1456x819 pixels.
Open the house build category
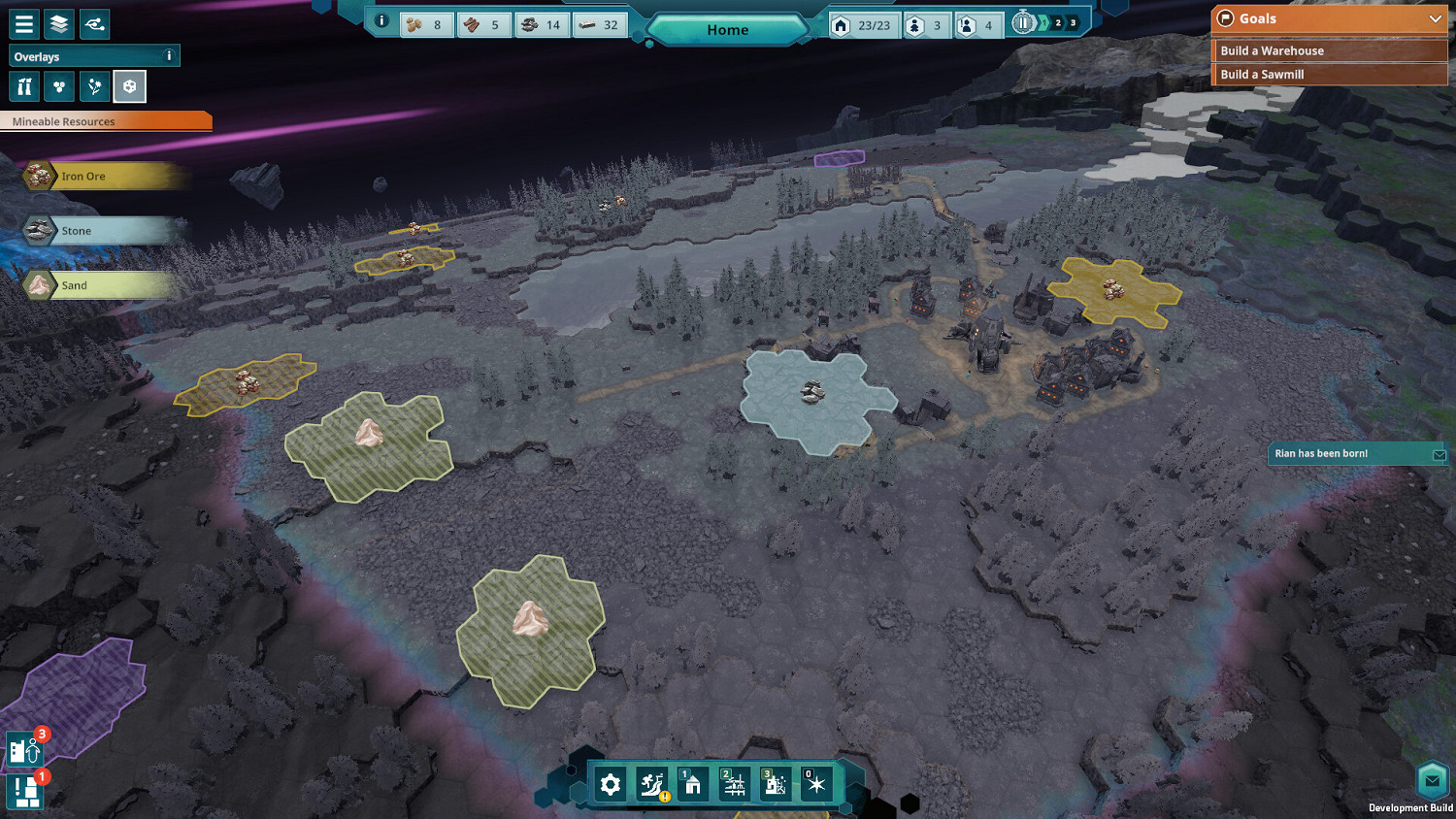pos(692,784)
